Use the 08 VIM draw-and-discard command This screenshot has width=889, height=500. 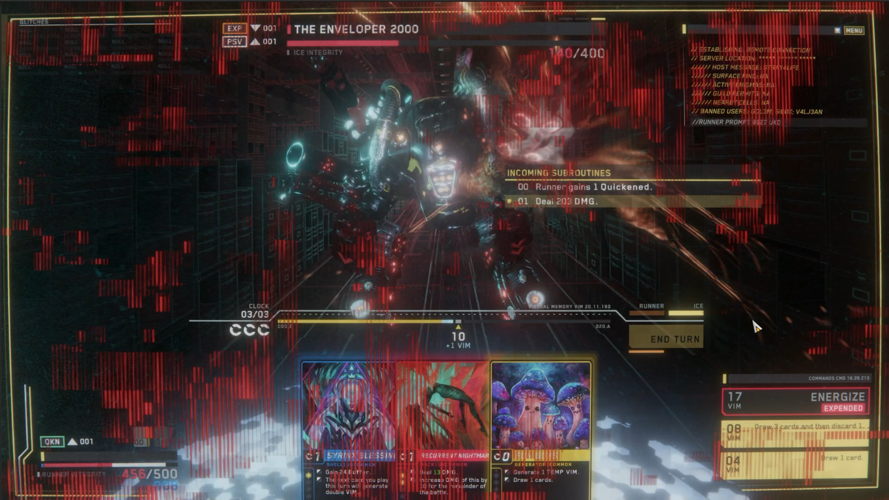coord(794,434)
